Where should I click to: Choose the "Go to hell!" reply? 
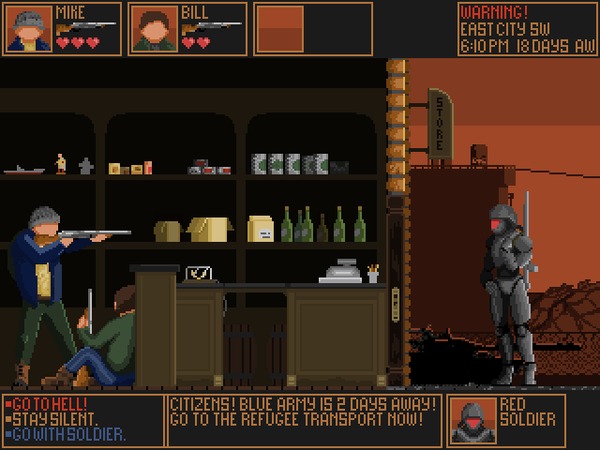pos(46,403)
